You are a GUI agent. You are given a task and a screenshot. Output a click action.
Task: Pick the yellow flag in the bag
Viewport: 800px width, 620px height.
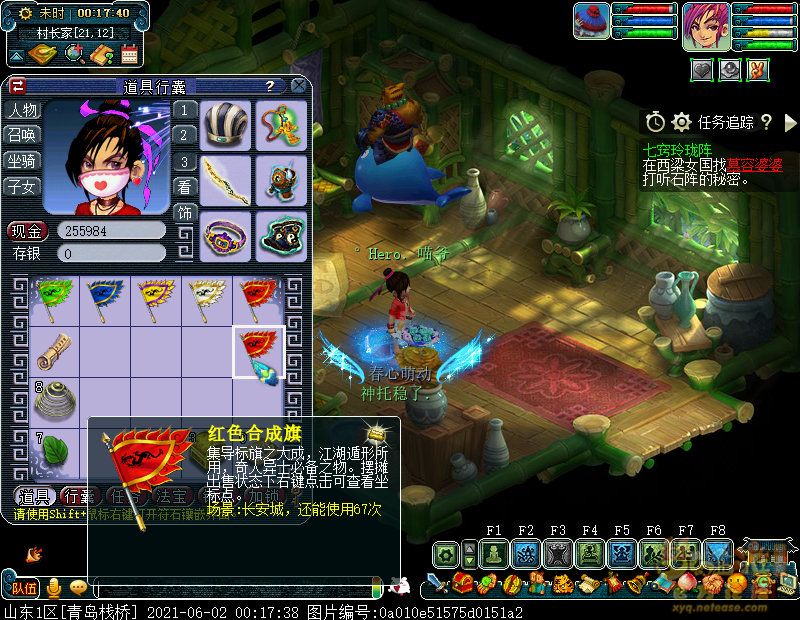(x=154, y=297)
